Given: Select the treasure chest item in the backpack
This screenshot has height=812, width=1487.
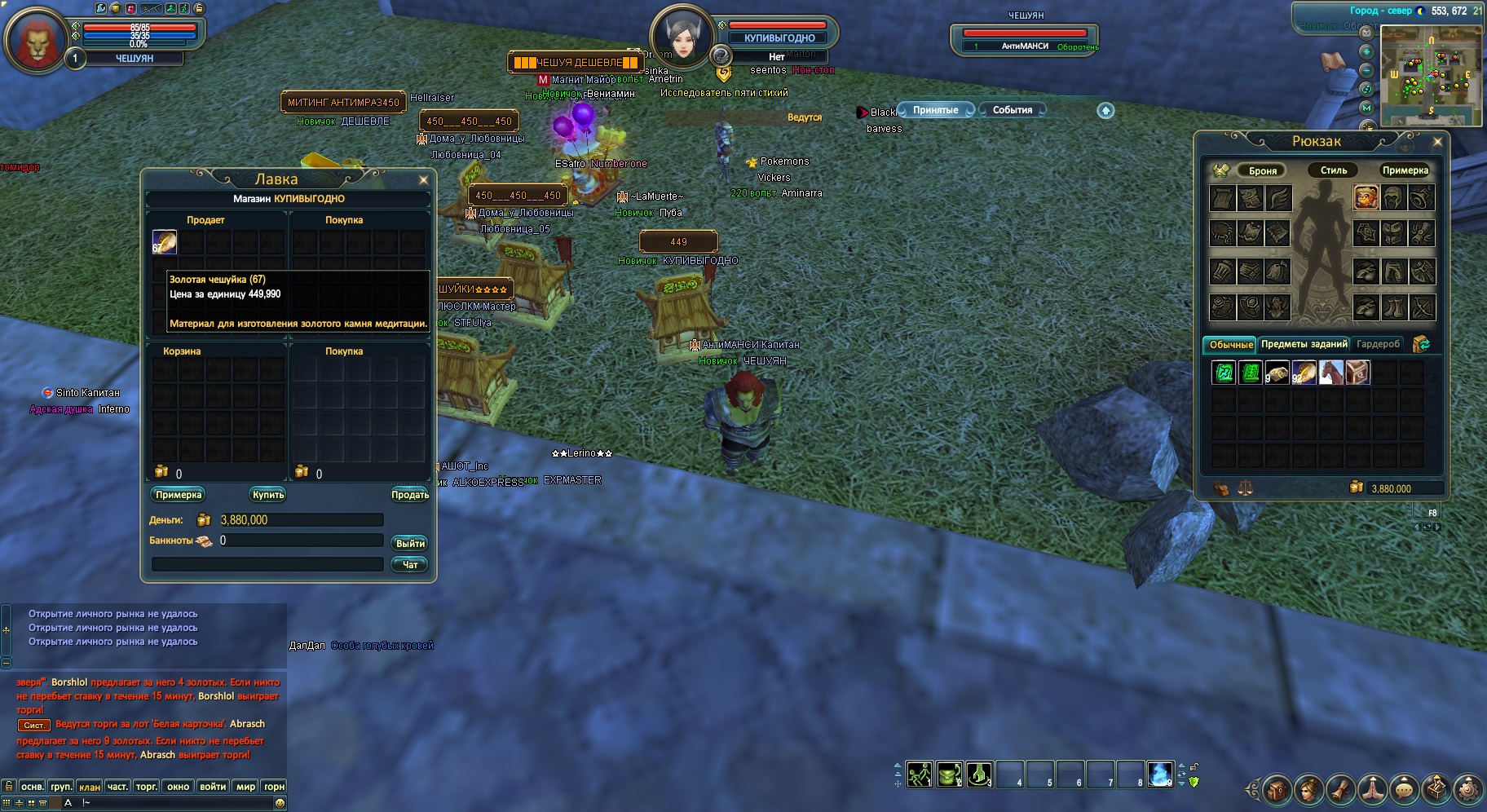Looking at the screenshot, I should (1358, 373).
